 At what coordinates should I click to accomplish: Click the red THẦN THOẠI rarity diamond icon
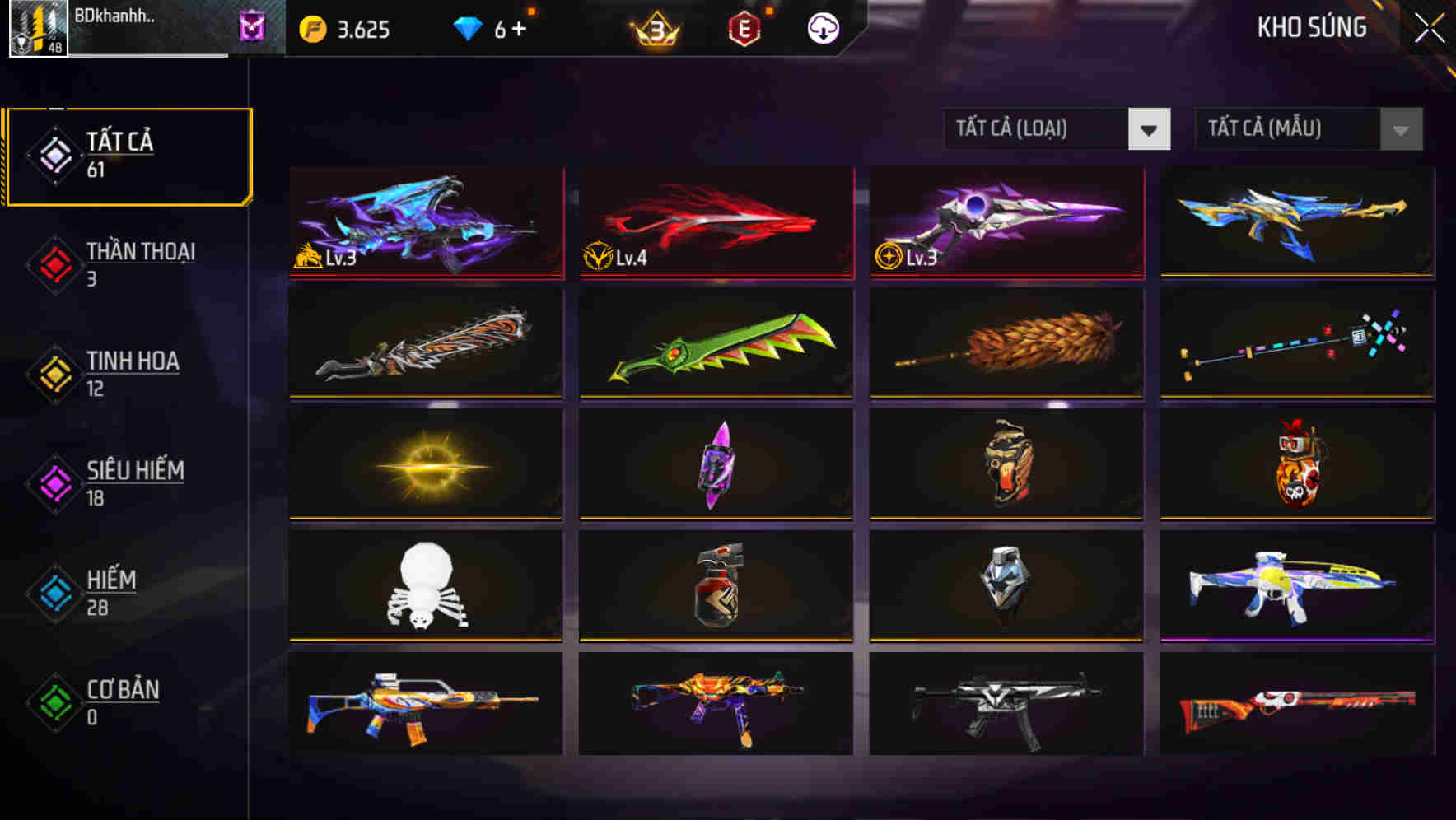click(x=54, y=263)
